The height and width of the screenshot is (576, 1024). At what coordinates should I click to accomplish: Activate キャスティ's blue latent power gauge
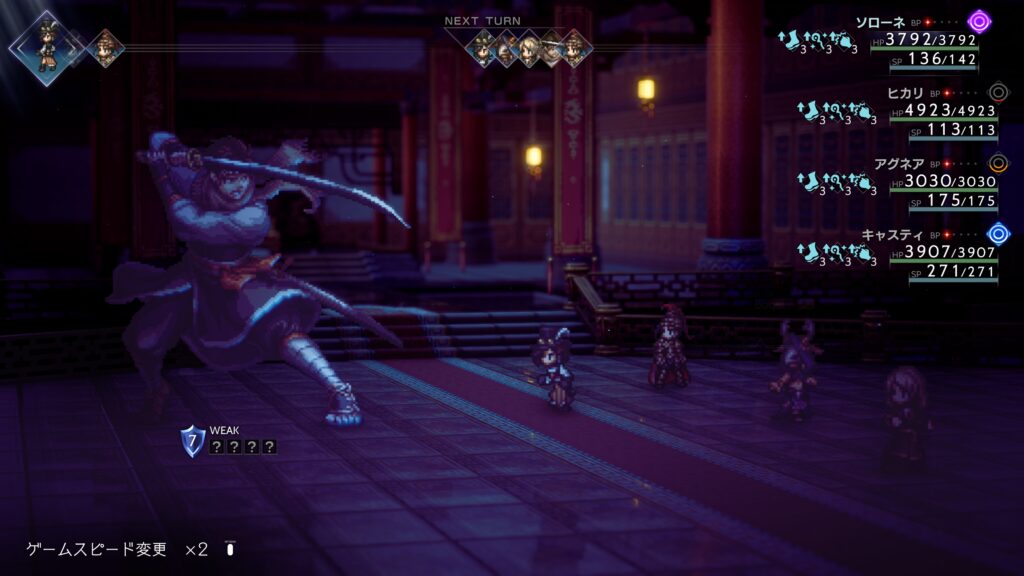[997, 234]
